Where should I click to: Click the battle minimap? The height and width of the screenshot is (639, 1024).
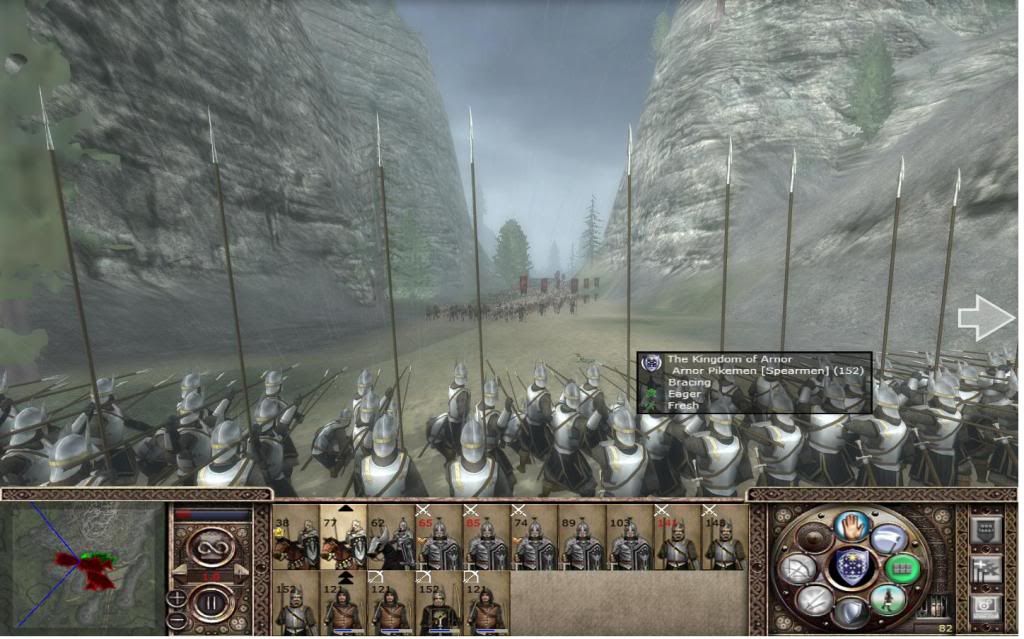click(84, 565)
